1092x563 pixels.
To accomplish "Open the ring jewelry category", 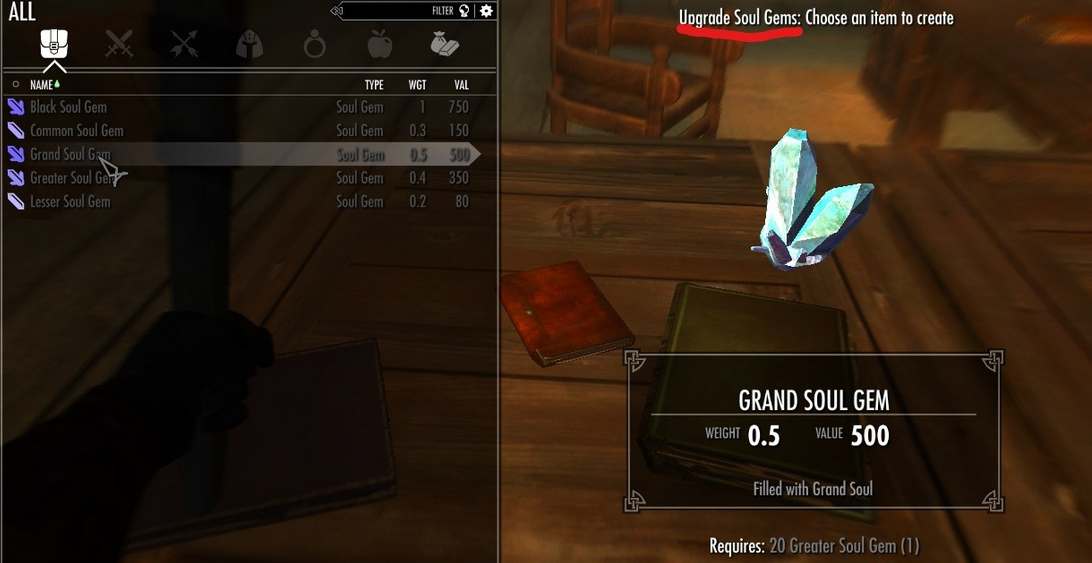I will (314, 44).
